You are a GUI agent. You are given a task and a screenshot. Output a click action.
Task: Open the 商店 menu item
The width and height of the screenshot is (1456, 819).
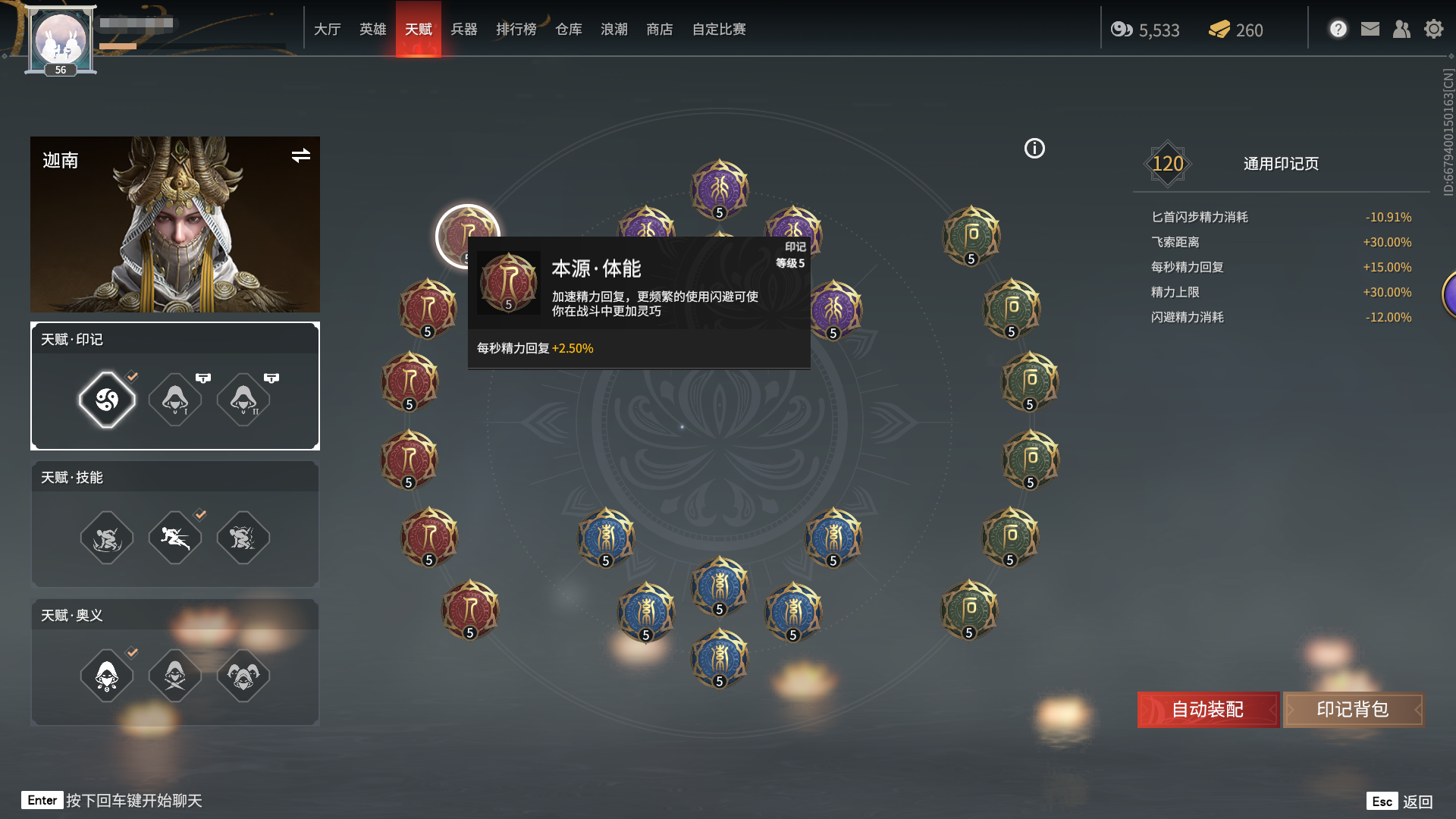pos(658,30)
